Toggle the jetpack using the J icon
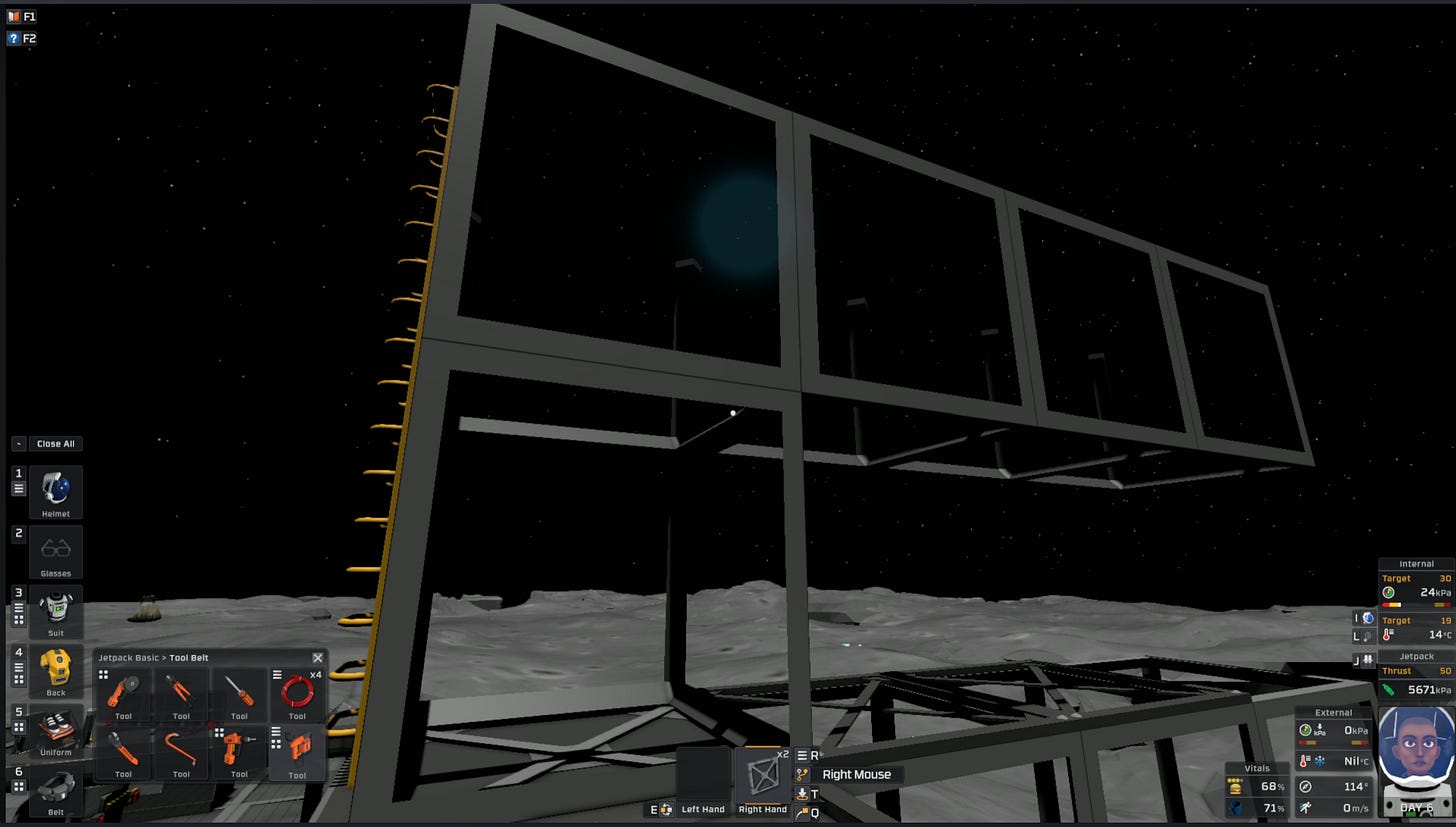1456x827 pixels. pos(1366,659)
